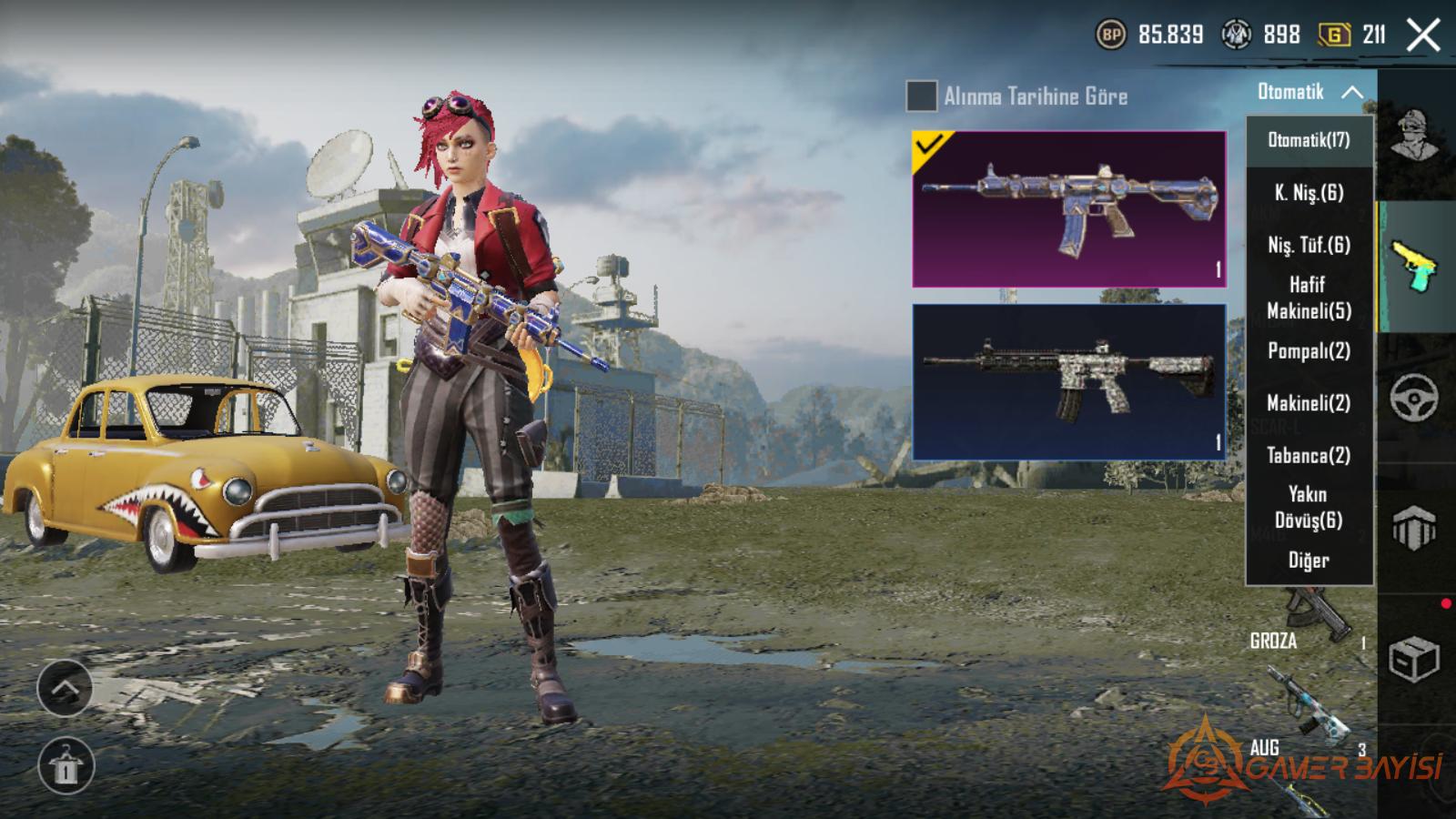1456x819 pixels.
Task: Select the Makineli(2) category
Action: click(1309, 403)
